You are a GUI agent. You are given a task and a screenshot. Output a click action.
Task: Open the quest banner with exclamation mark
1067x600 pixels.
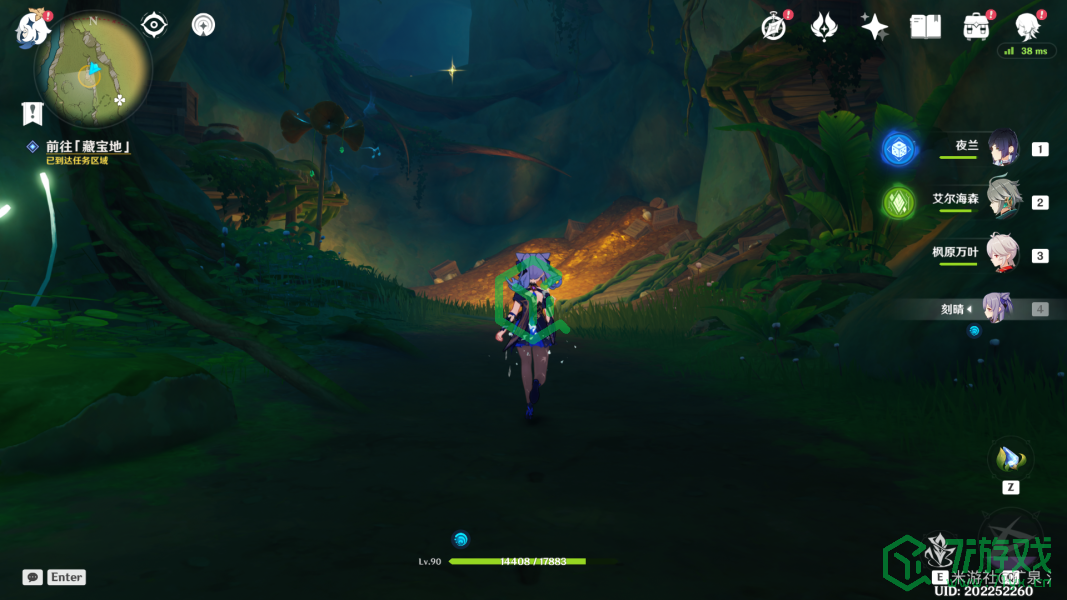(33, 113)
